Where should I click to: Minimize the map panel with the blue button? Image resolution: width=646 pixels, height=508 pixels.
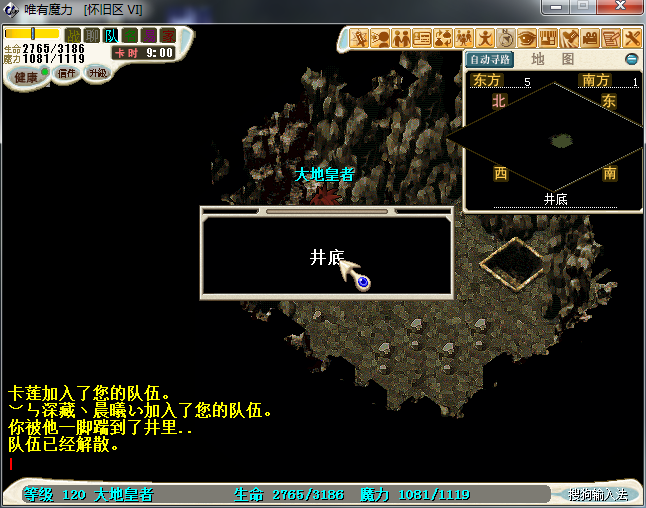[x=631, y=59]
